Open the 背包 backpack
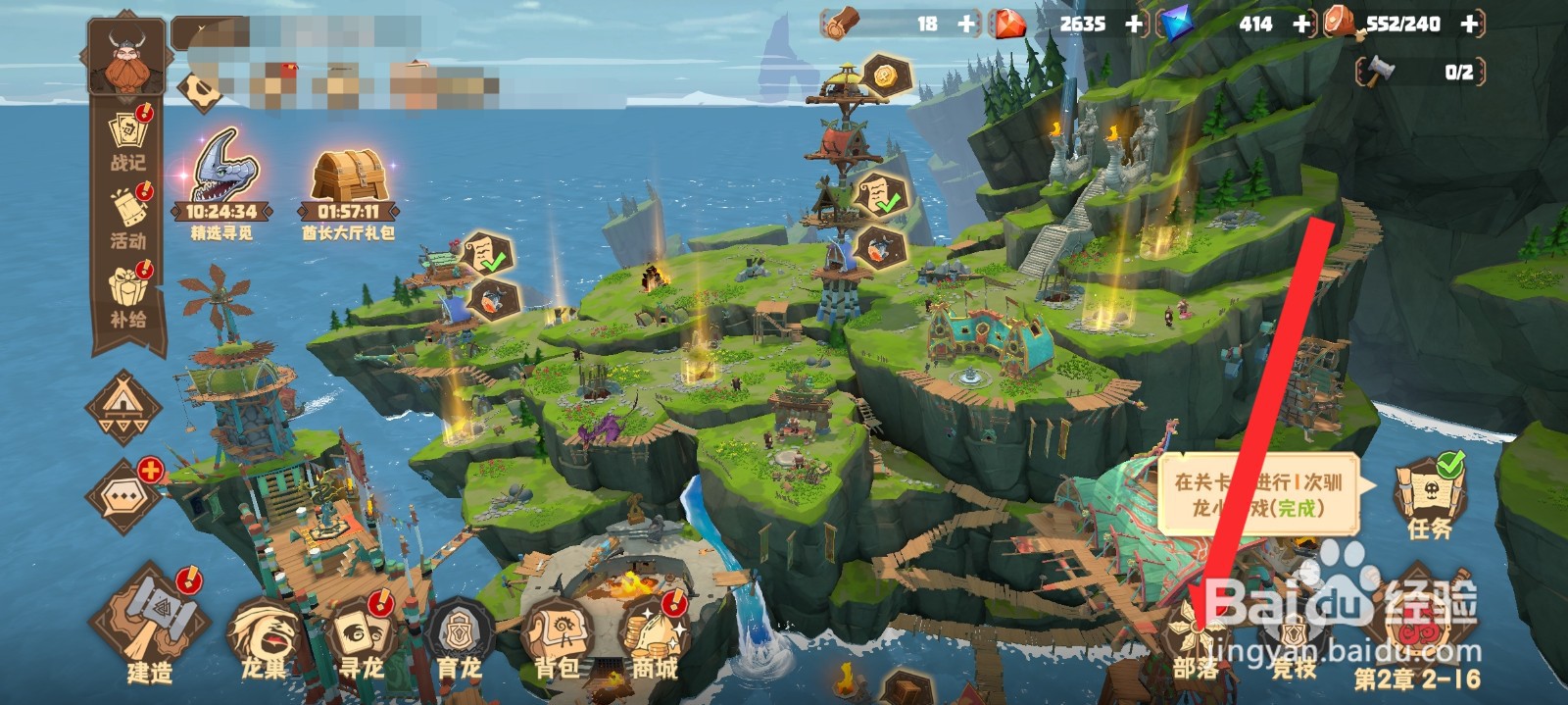This screenshot has width=1568, height=705. [557, 637]
